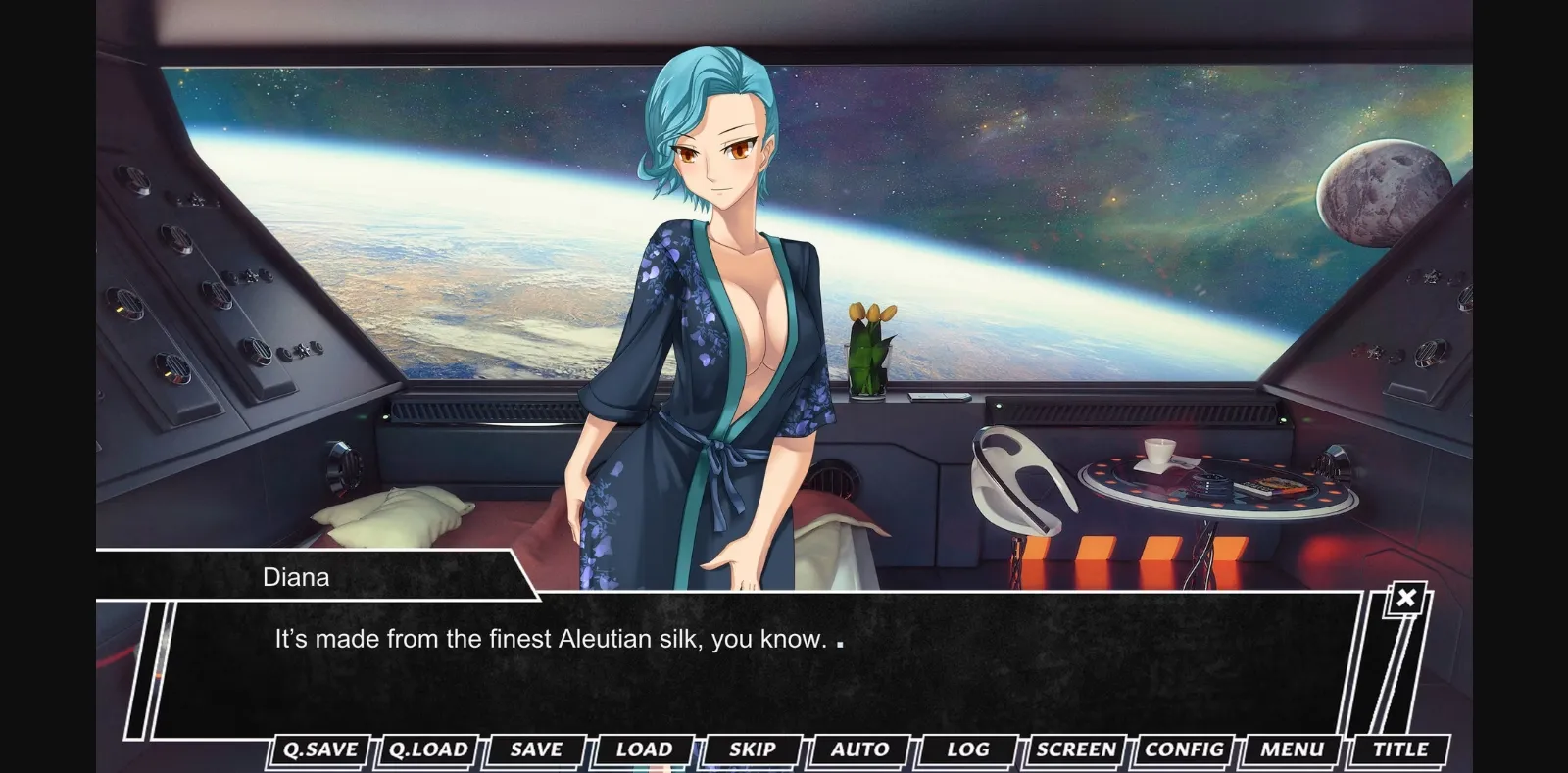Dismiss the dialogue box with the X

(x=1406, y=597)
